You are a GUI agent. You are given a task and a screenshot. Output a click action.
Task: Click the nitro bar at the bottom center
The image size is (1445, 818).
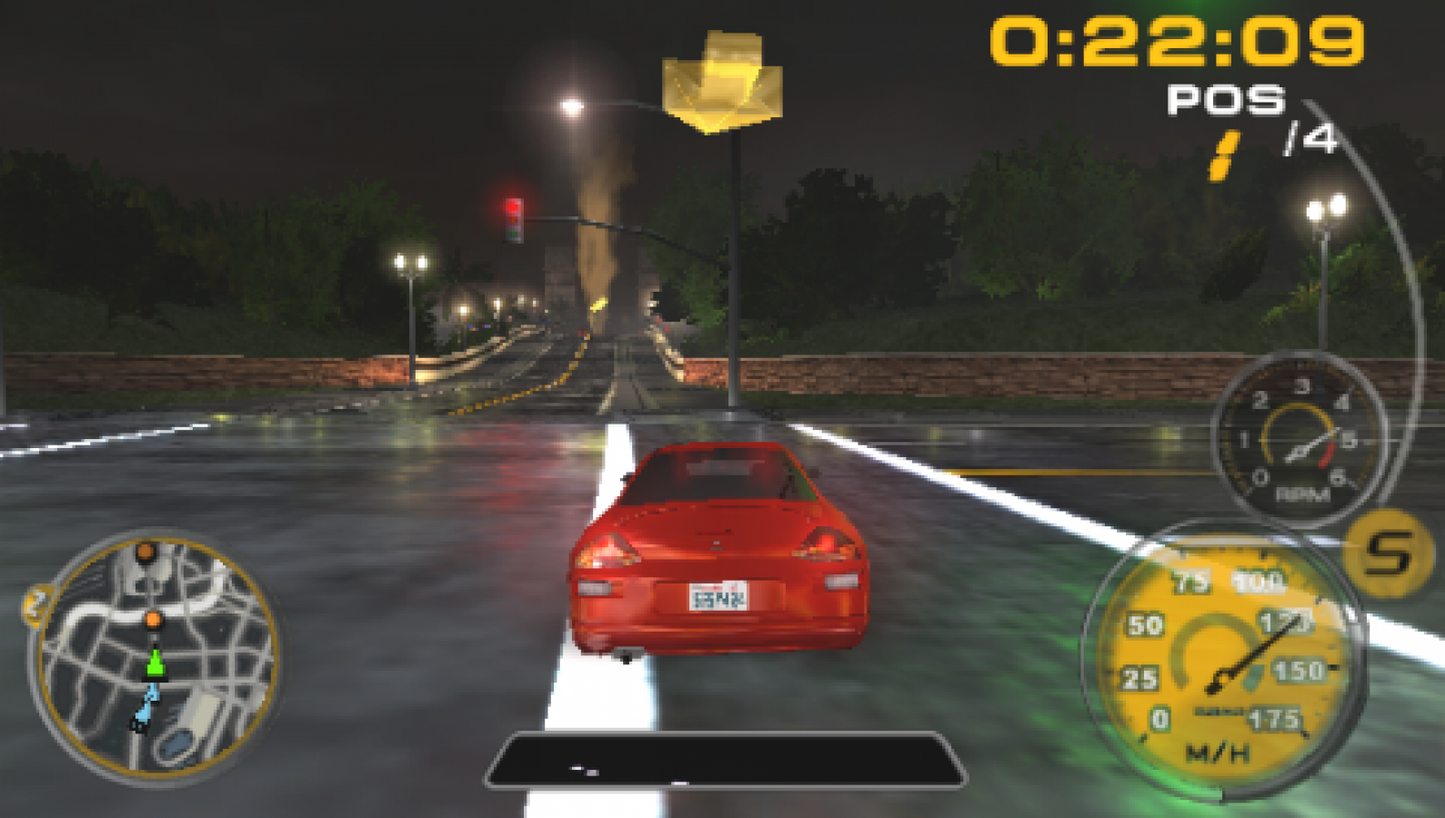(722, 762)
